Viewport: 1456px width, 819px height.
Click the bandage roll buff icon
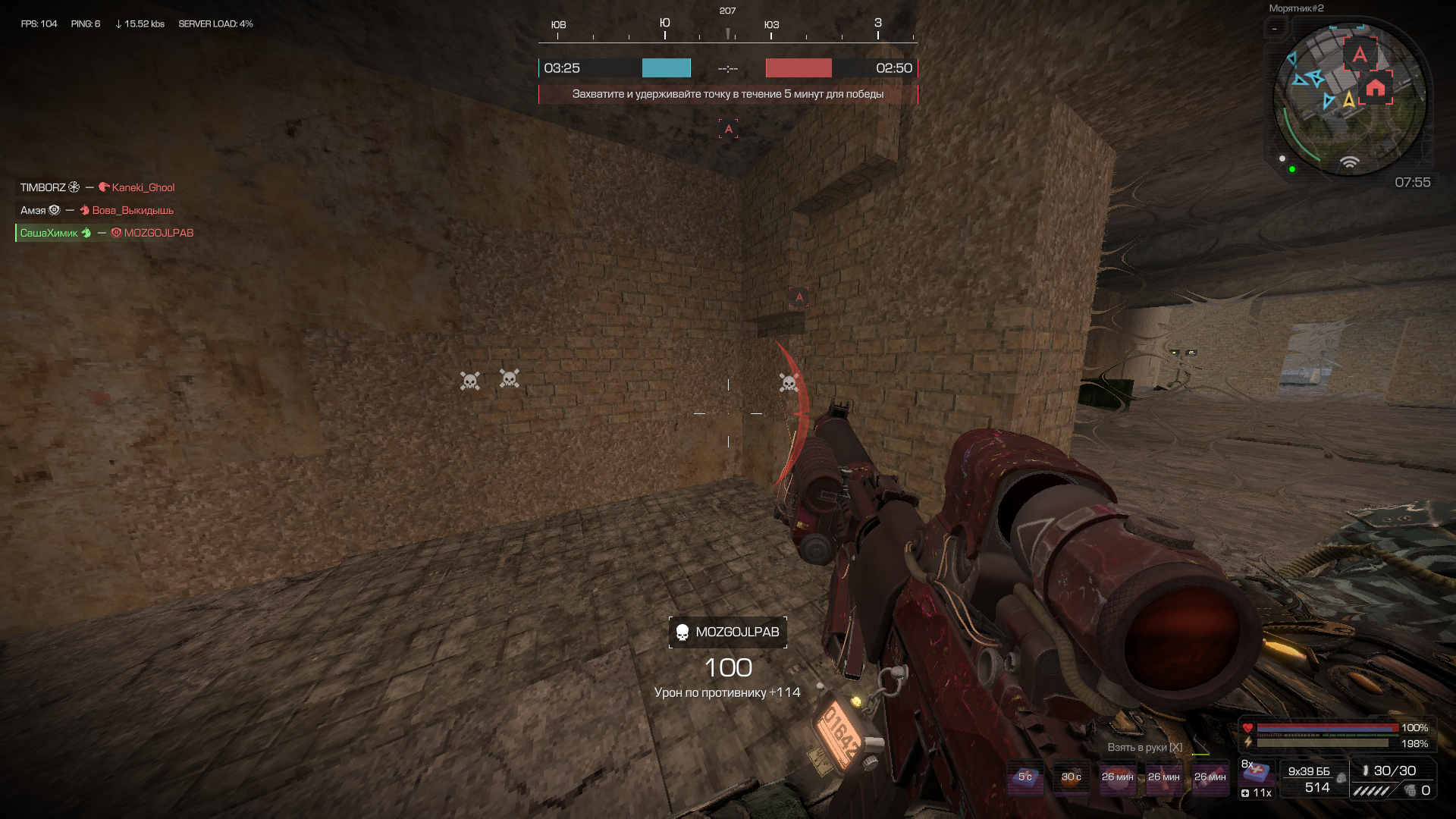point(1210,779)
